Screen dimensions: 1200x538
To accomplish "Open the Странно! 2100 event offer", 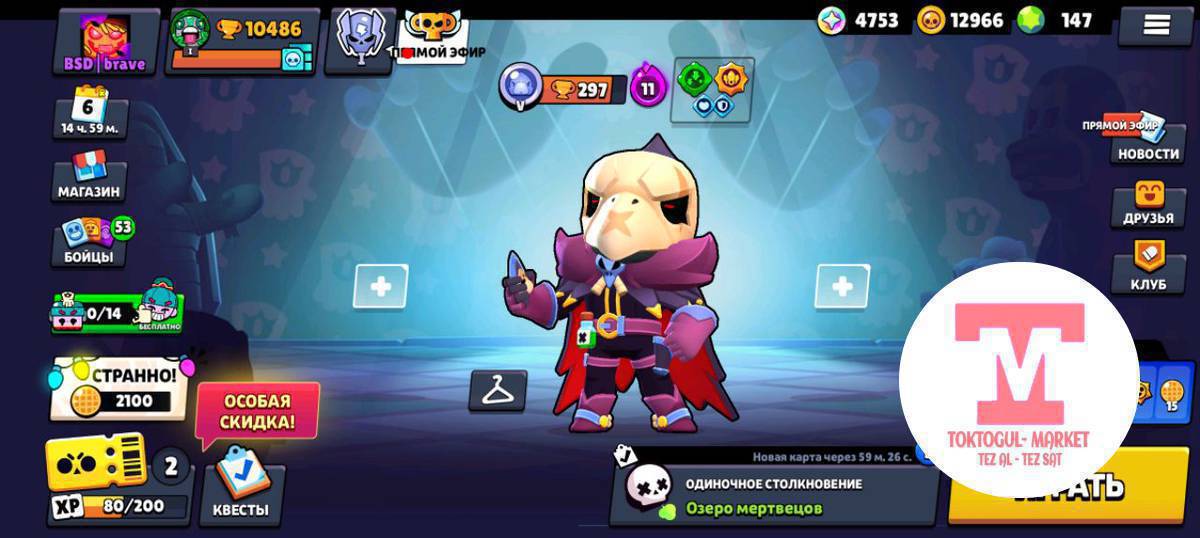I will point(120,389).
